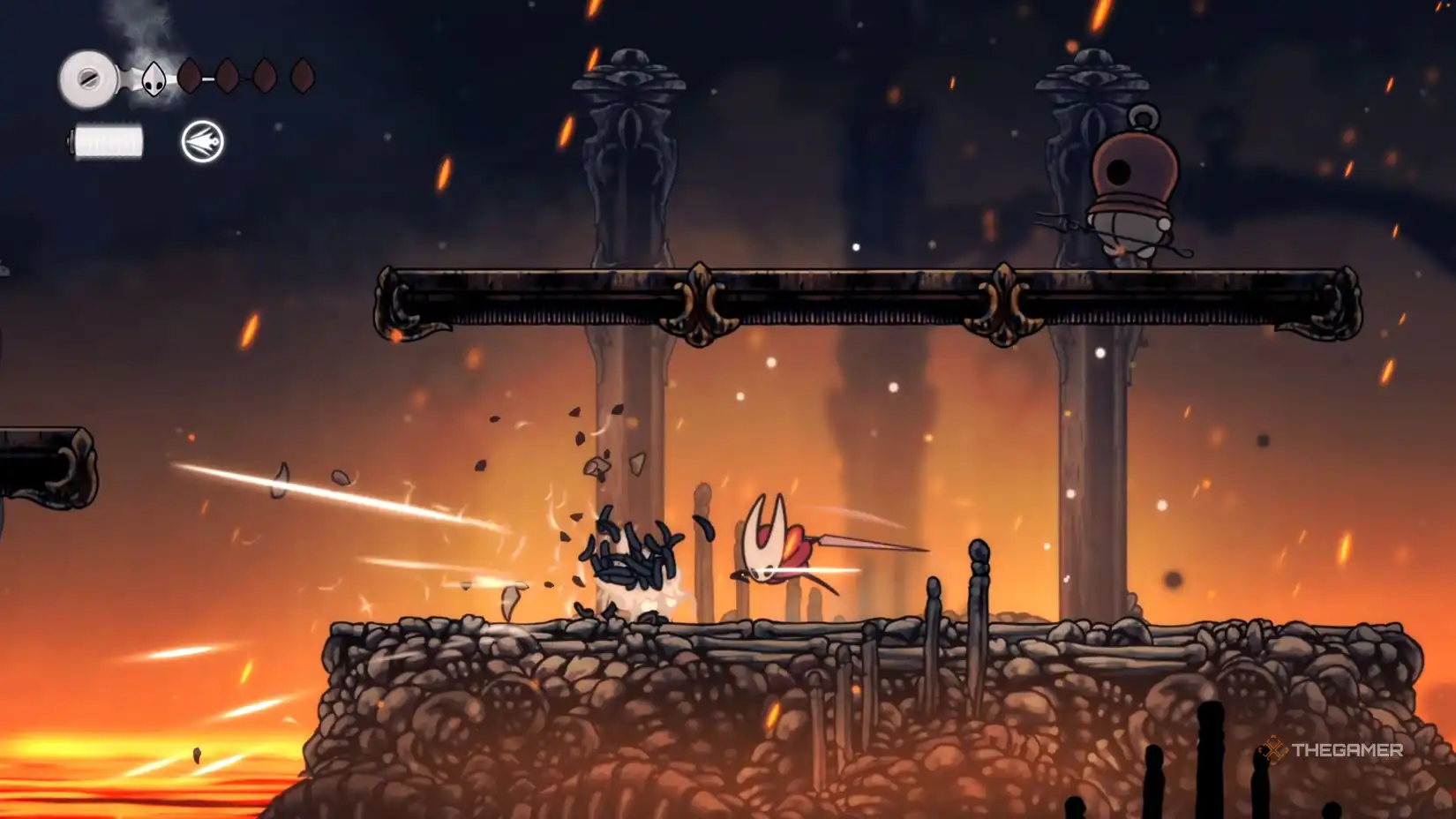Click the second darkened health mask
Screen dimensions: 1456x819
pyautogui.click(x=230, y=75)
